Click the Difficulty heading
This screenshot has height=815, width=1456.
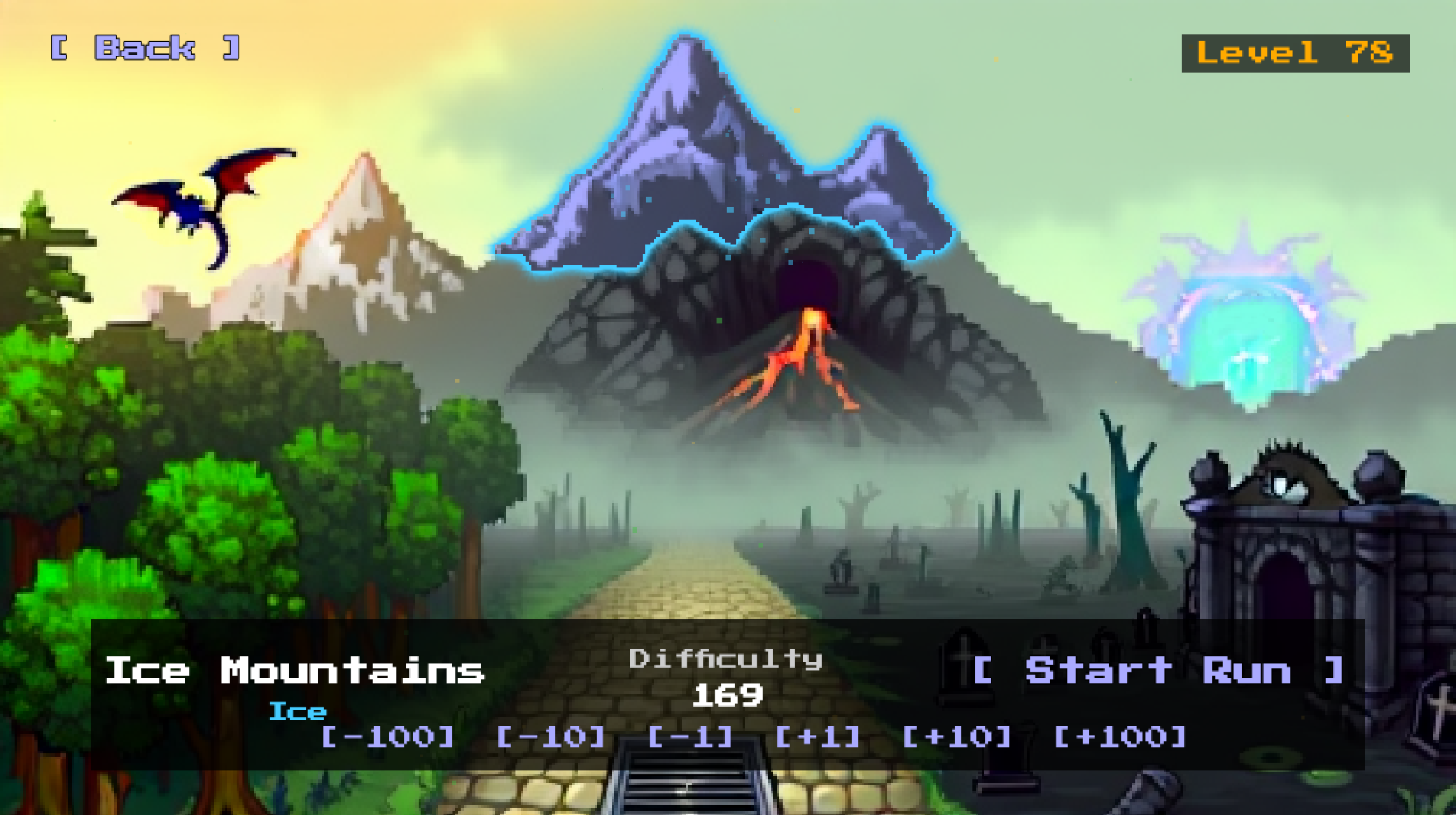point(725,660)
